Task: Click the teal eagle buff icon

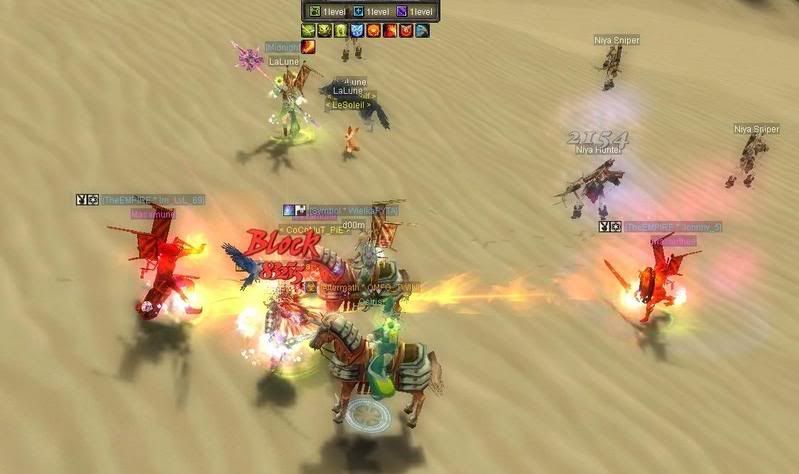Action: point(422,31)
